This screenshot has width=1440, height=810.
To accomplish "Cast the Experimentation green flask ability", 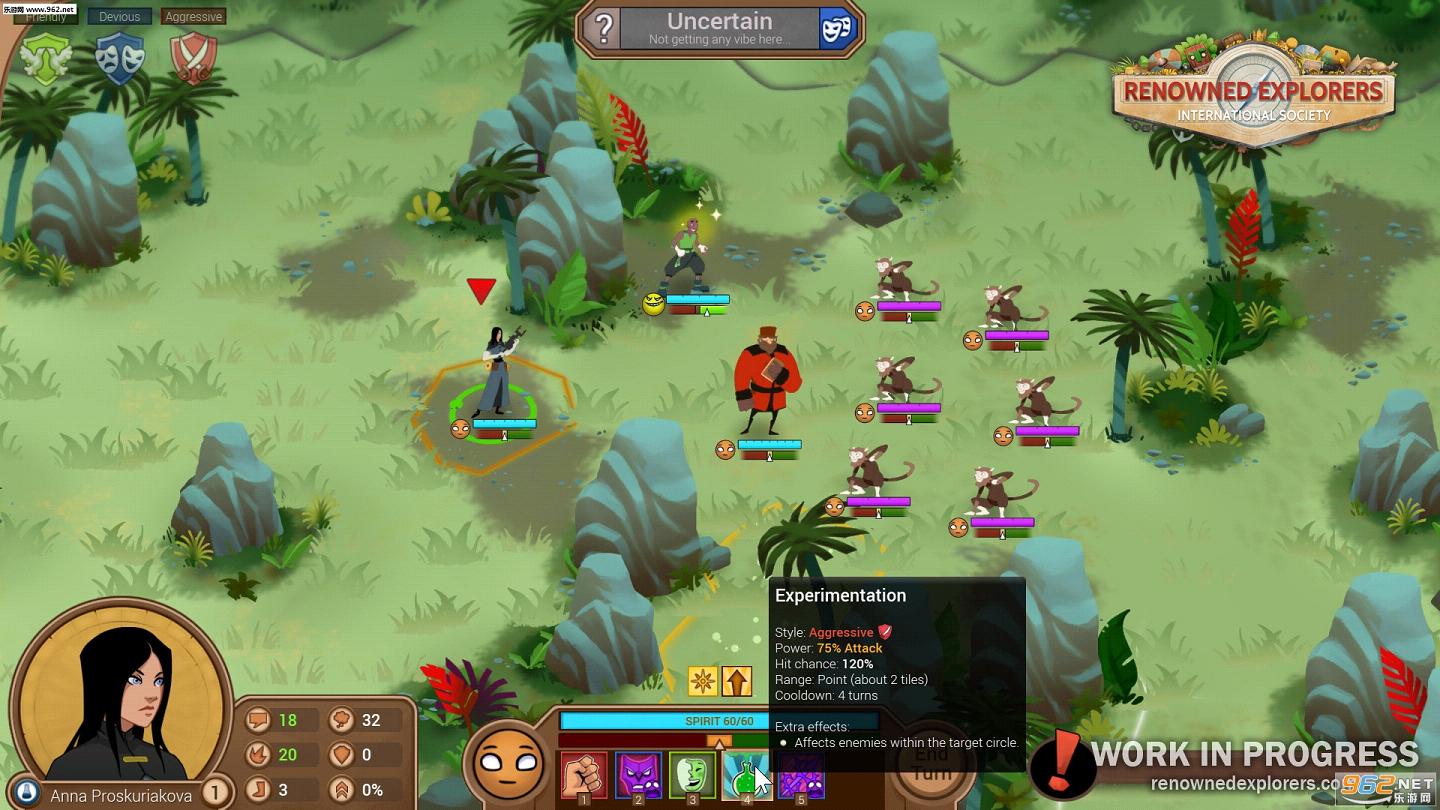I will pos(745,776).
